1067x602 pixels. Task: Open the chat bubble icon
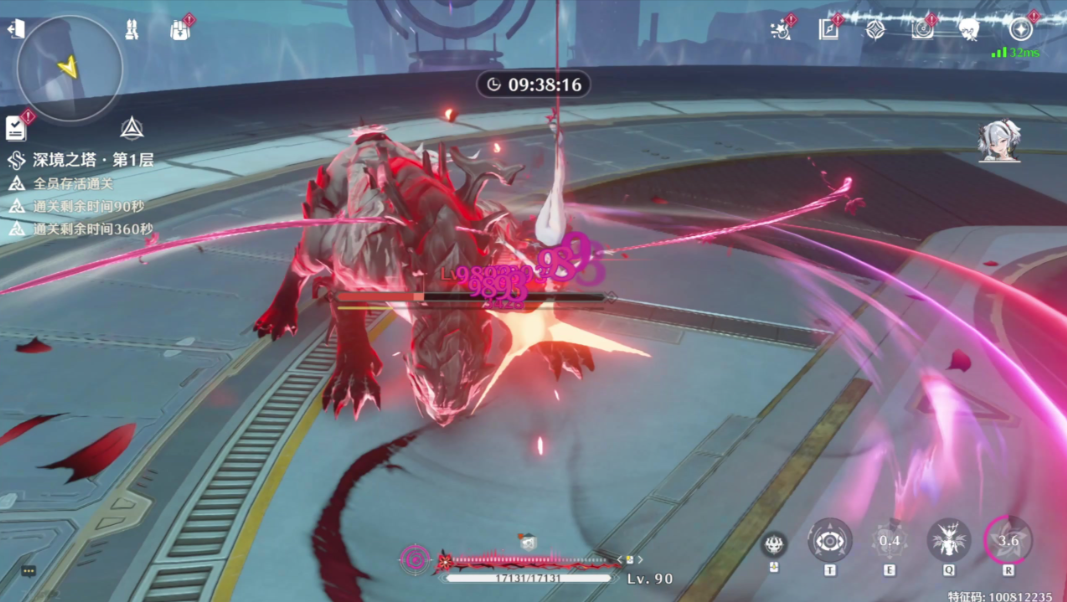(29, 571)
